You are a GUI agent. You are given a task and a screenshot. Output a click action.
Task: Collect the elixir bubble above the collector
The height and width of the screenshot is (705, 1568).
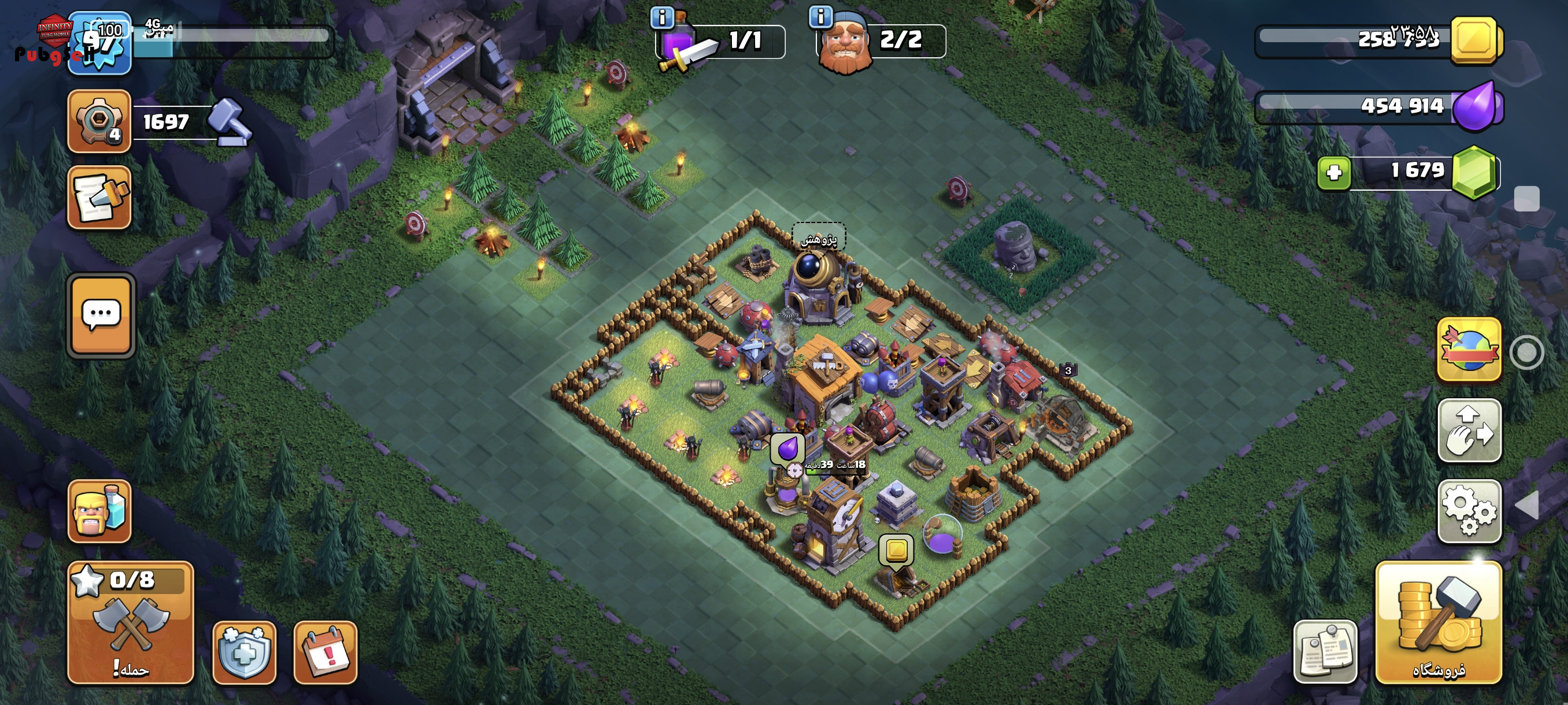click(x=787, y=449)
